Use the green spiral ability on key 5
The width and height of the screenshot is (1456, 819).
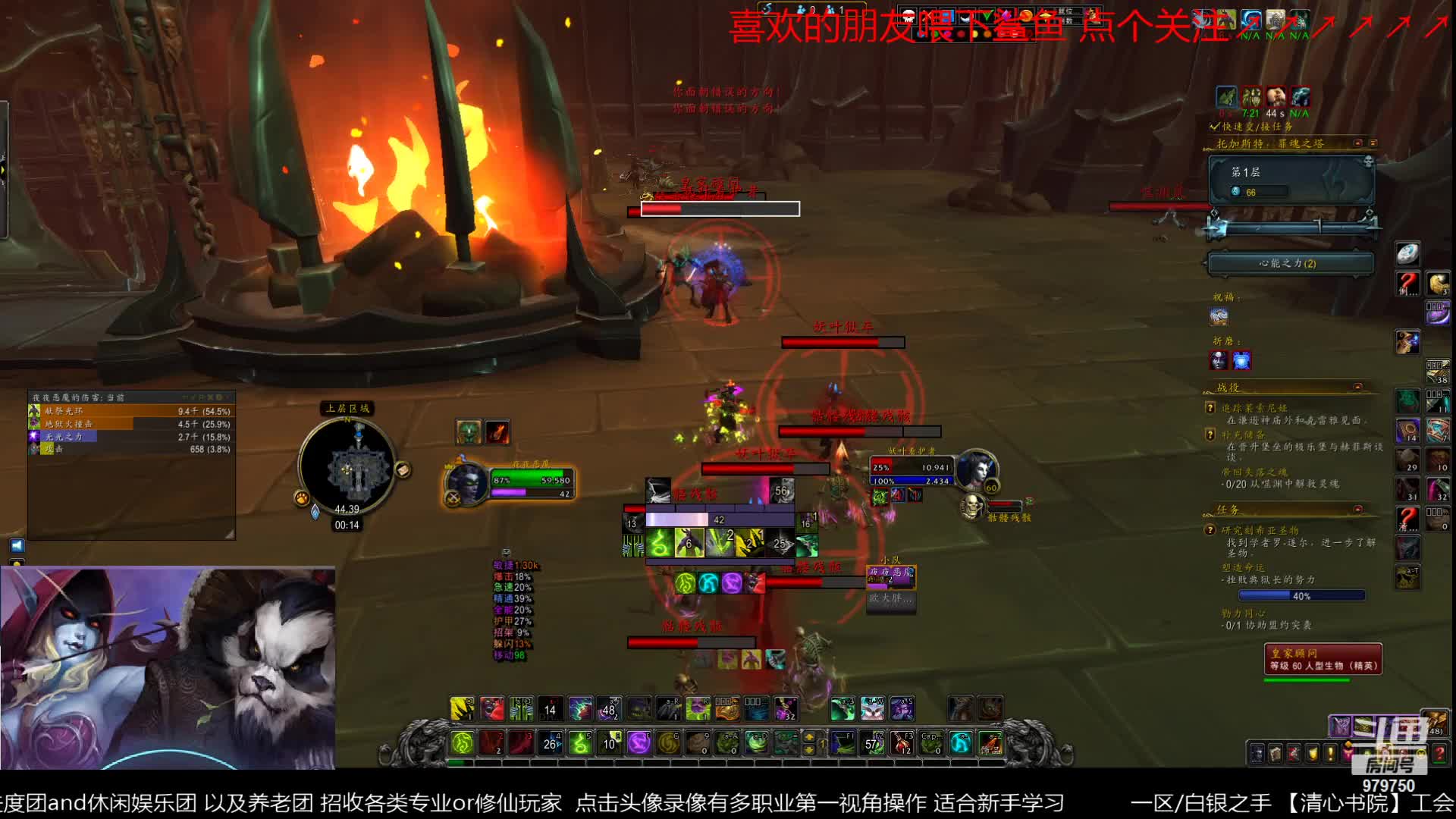tap(580, 743)
